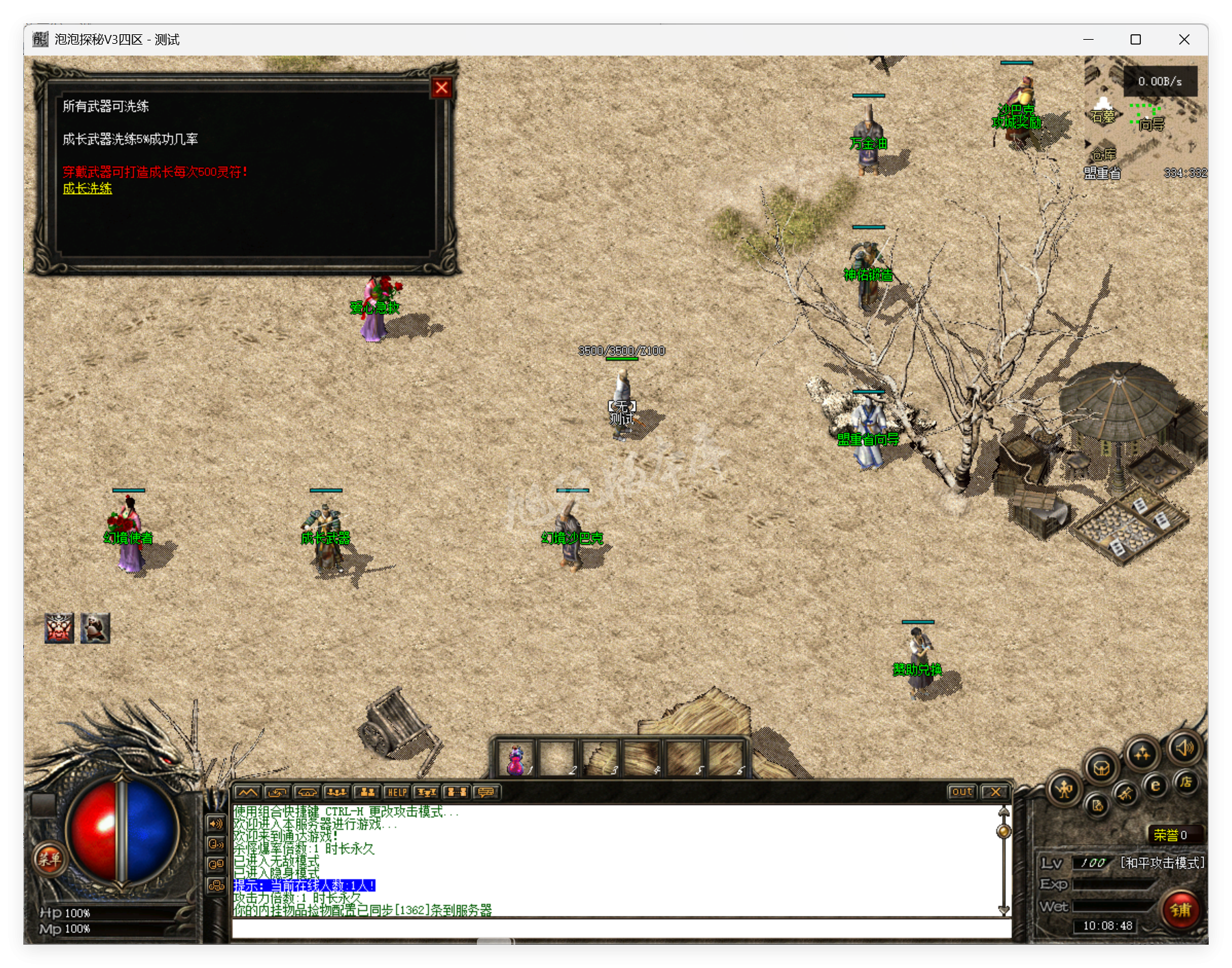
Task: Click the speech bubble chat toolbar button
Action: pyautogui.click(x=486, y=792)
